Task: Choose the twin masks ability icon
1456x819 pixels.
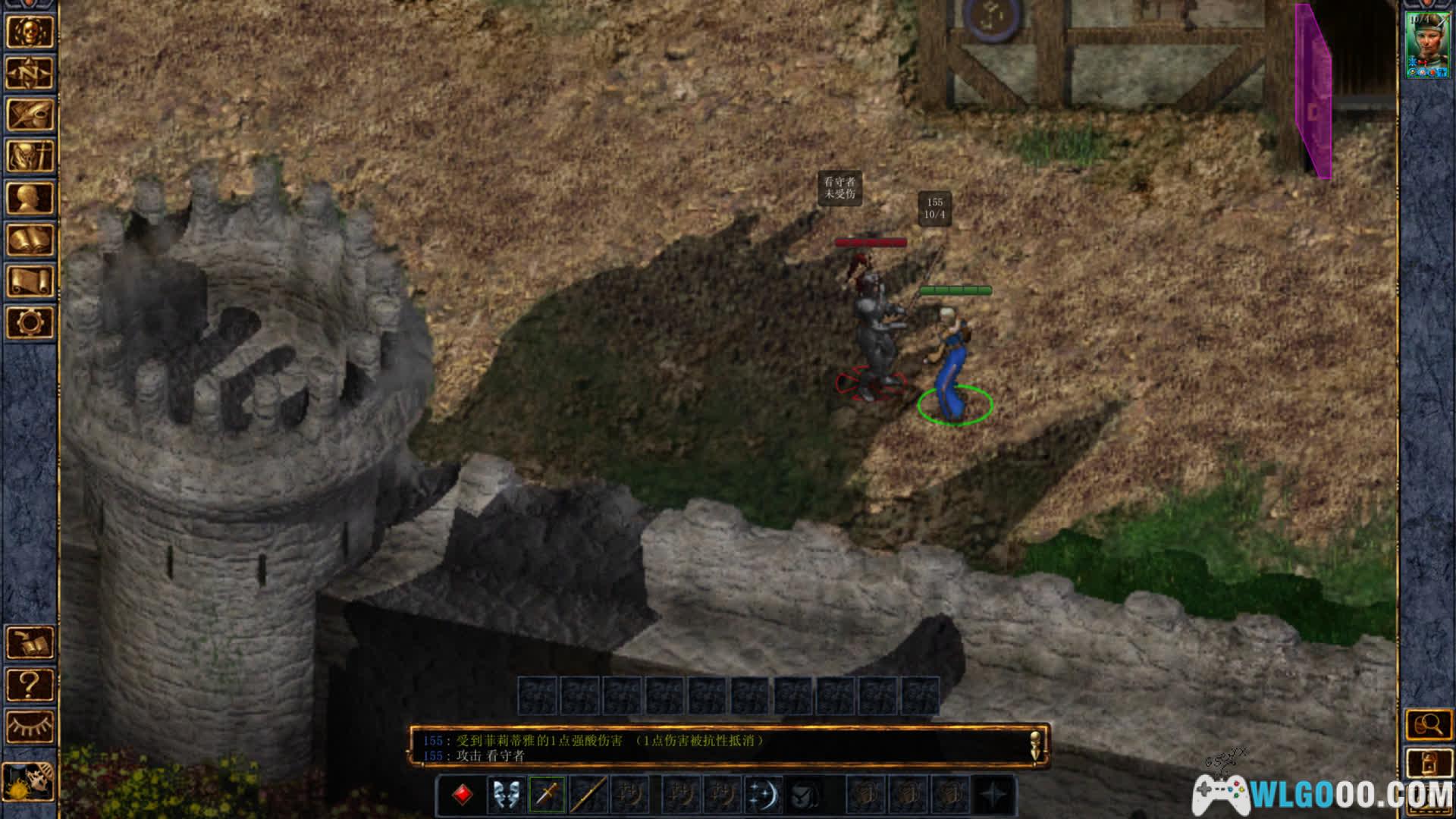Action: tap(505, 795)
